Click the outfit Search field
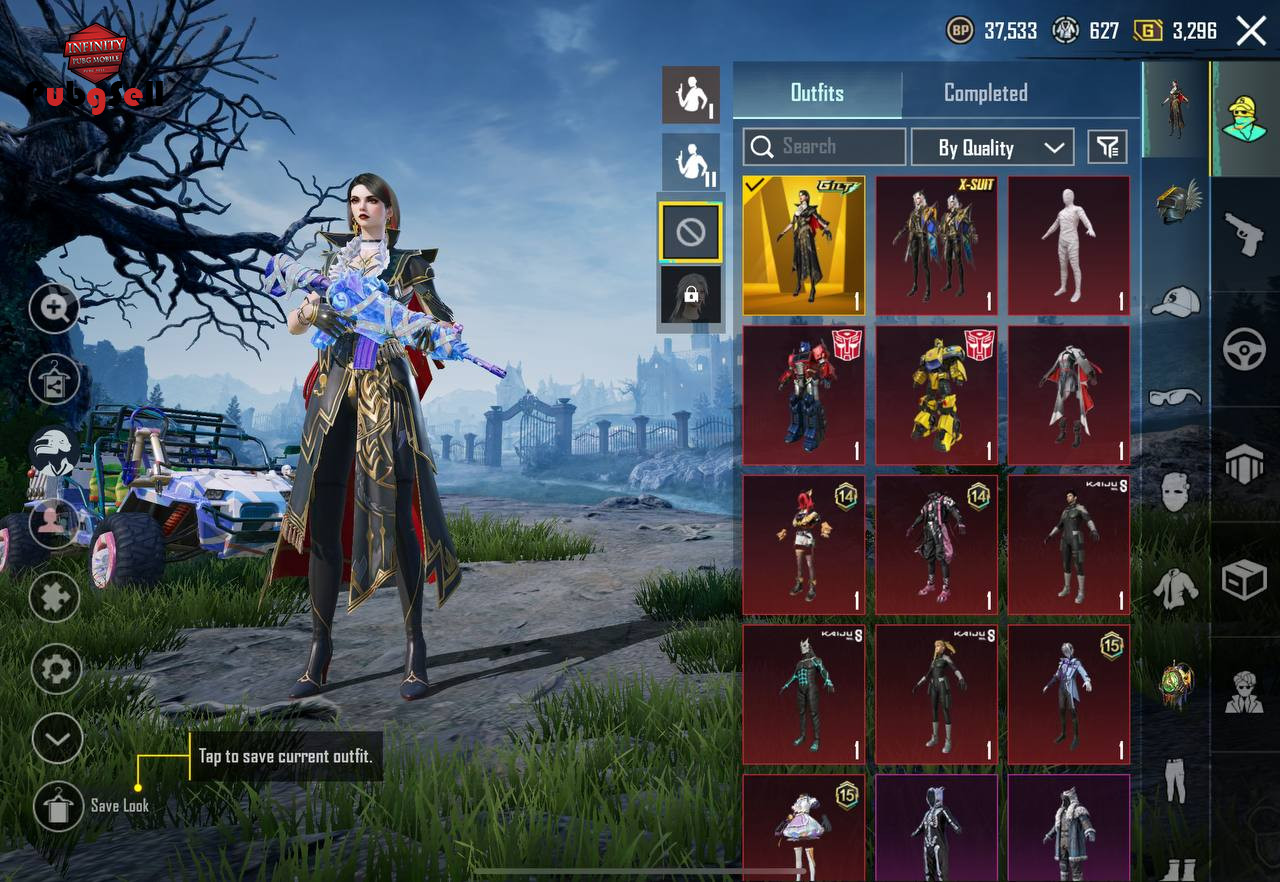 (825, 147)
